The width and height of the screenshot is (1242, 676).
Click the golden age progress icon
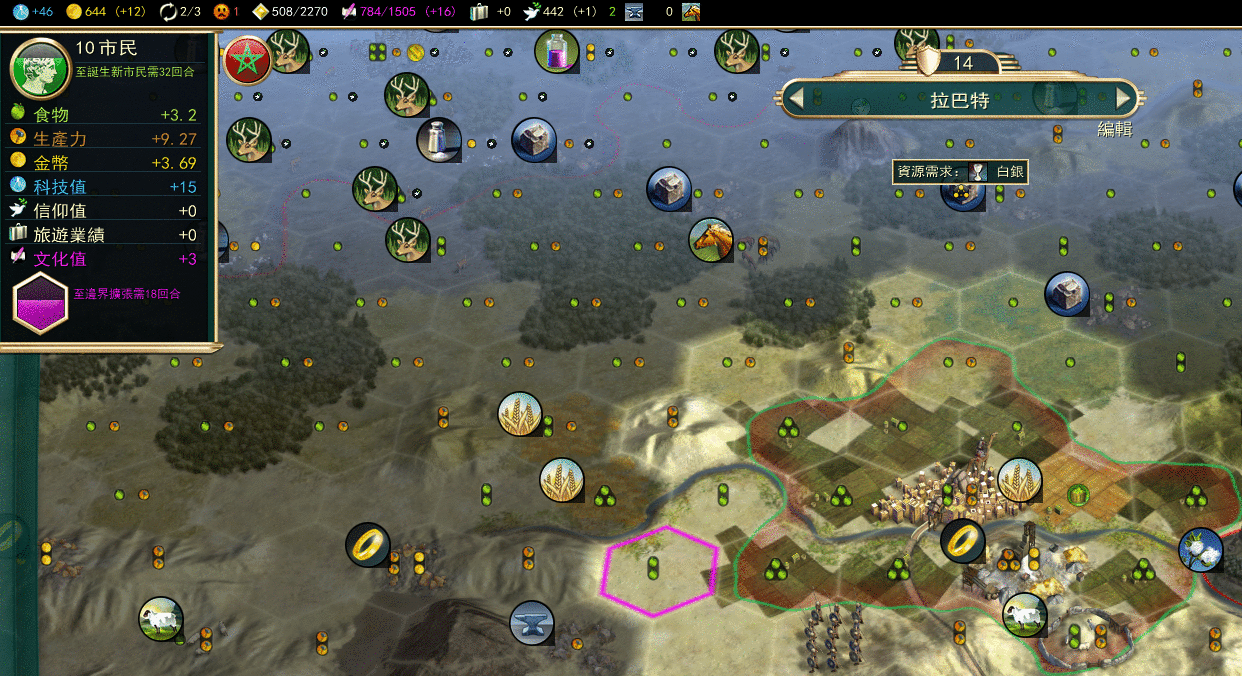(260, 12)
